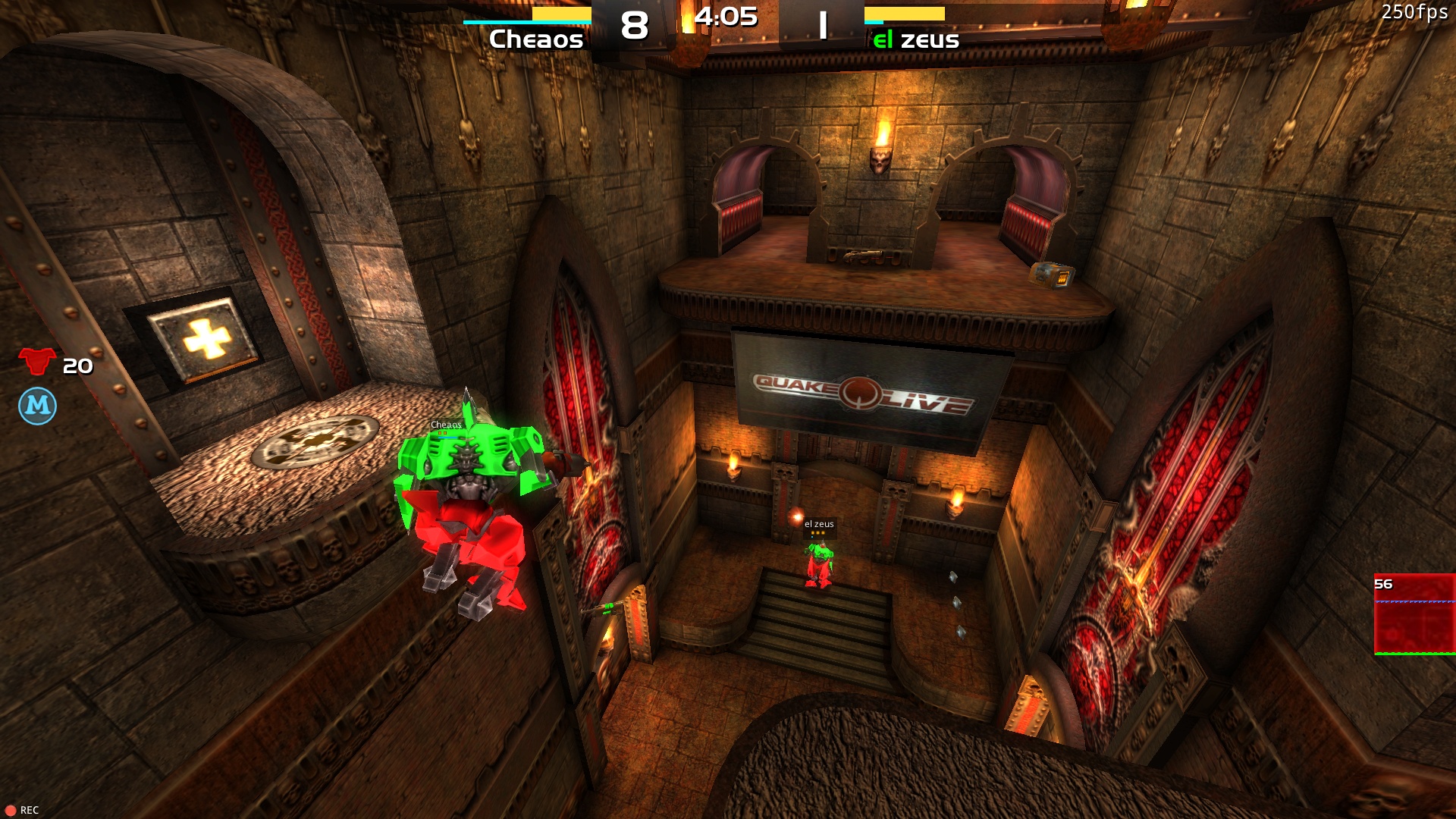Click the red net graph panel
Screen dimensions: 1456x819
[1414, 614]
